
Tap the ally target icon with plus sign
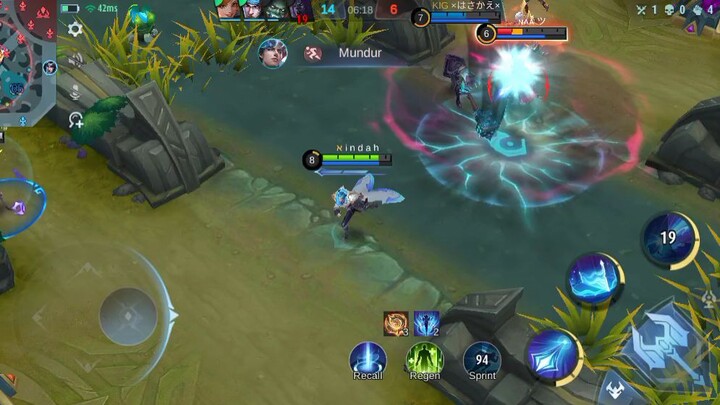pos(75,121)
